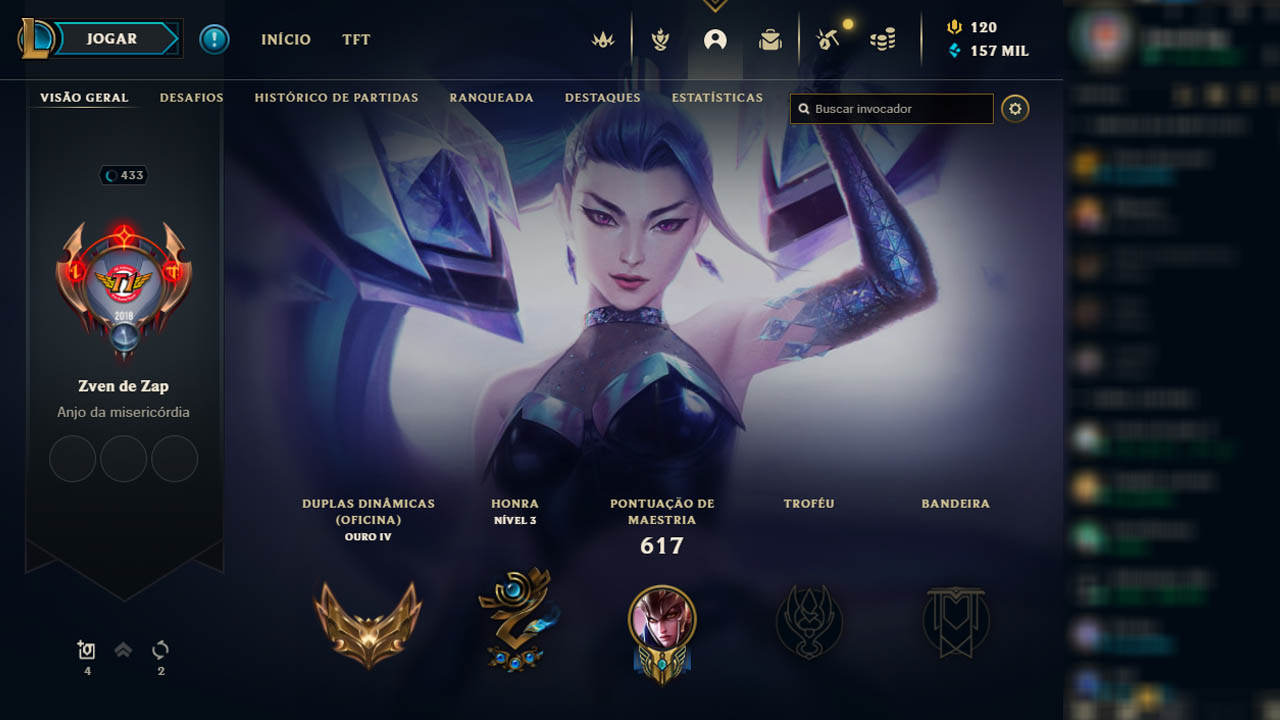Switch to the TFT tab

pos(355,40)
